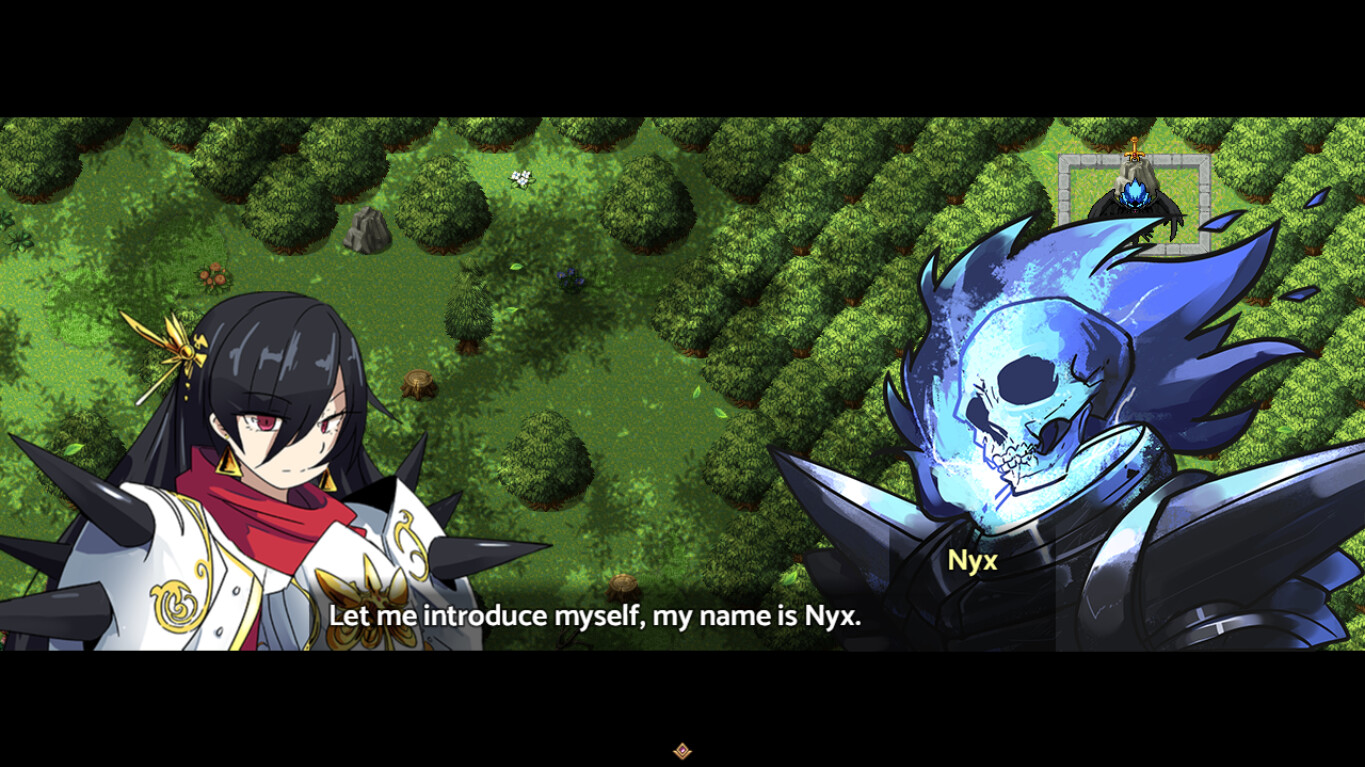This screenshot has width=1365, height=767.
Task: Click the blue flower sprite in the woods
Action: pyautogui.click(x=571, y=278)
